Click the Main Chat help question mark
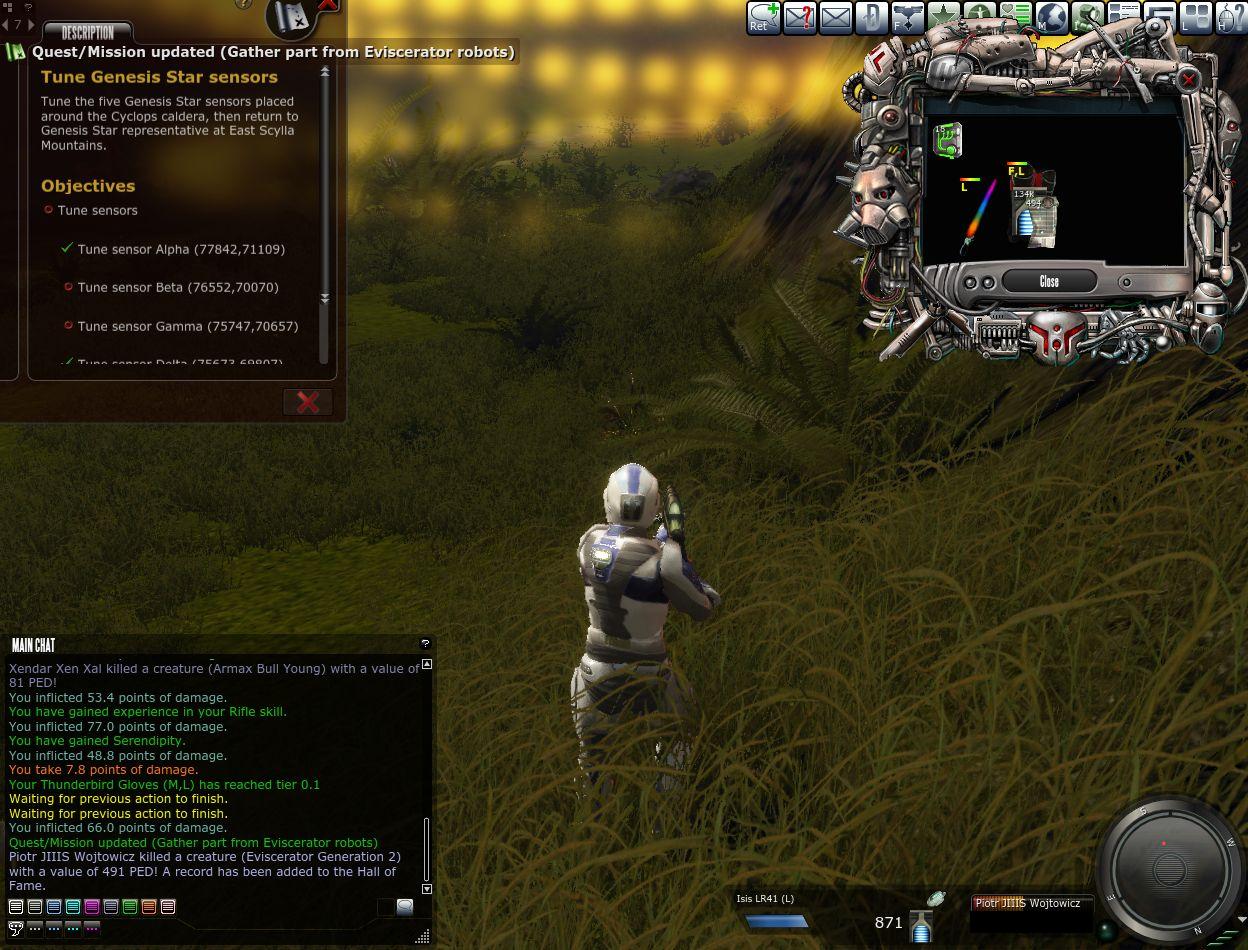This screenshot has width=1248, height=950. 425,644
